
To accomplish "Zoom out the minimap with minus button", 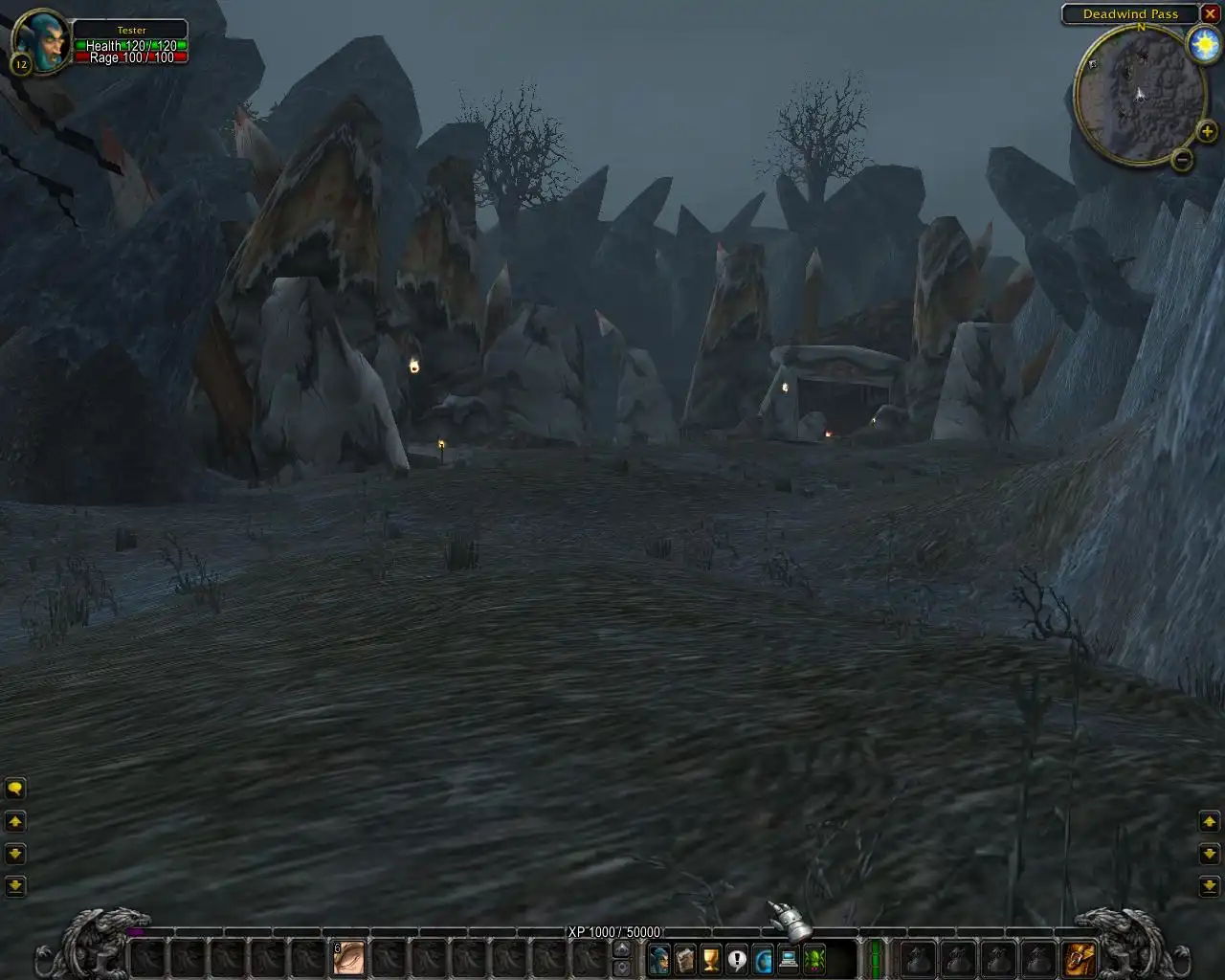I will [1182, 159].
